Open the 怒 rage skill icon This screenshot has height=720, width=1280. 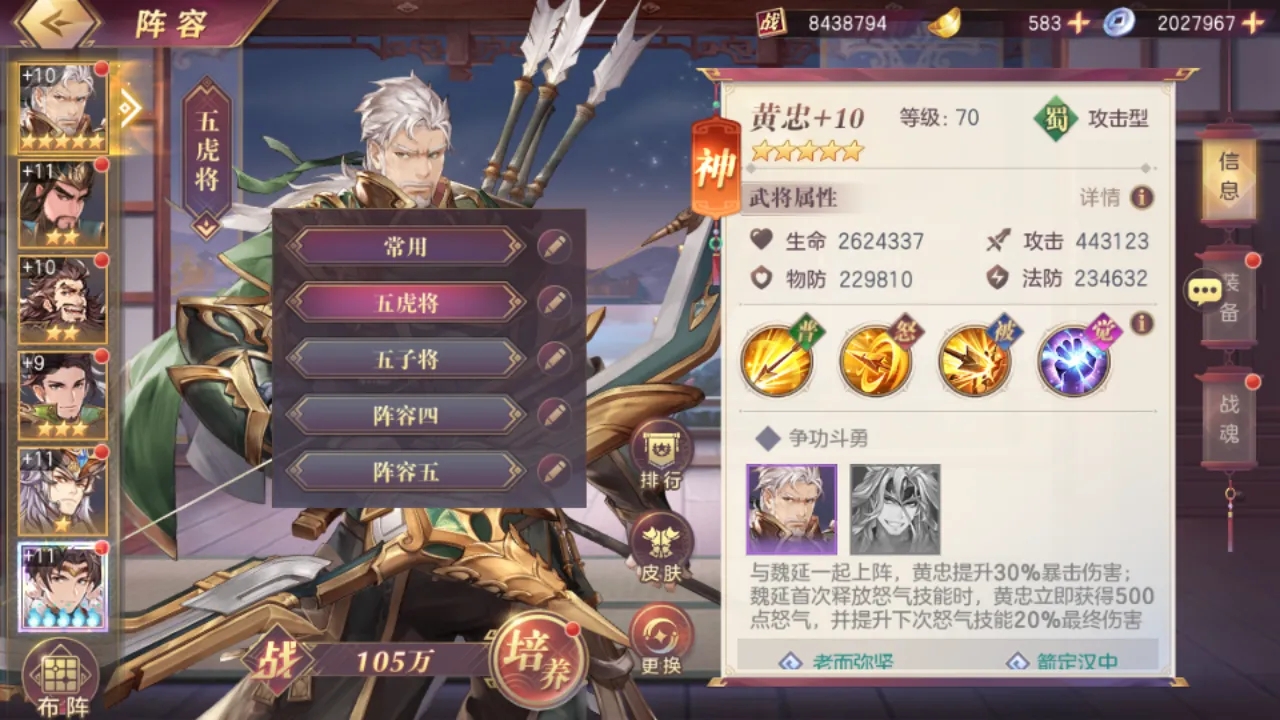point(877,358)
